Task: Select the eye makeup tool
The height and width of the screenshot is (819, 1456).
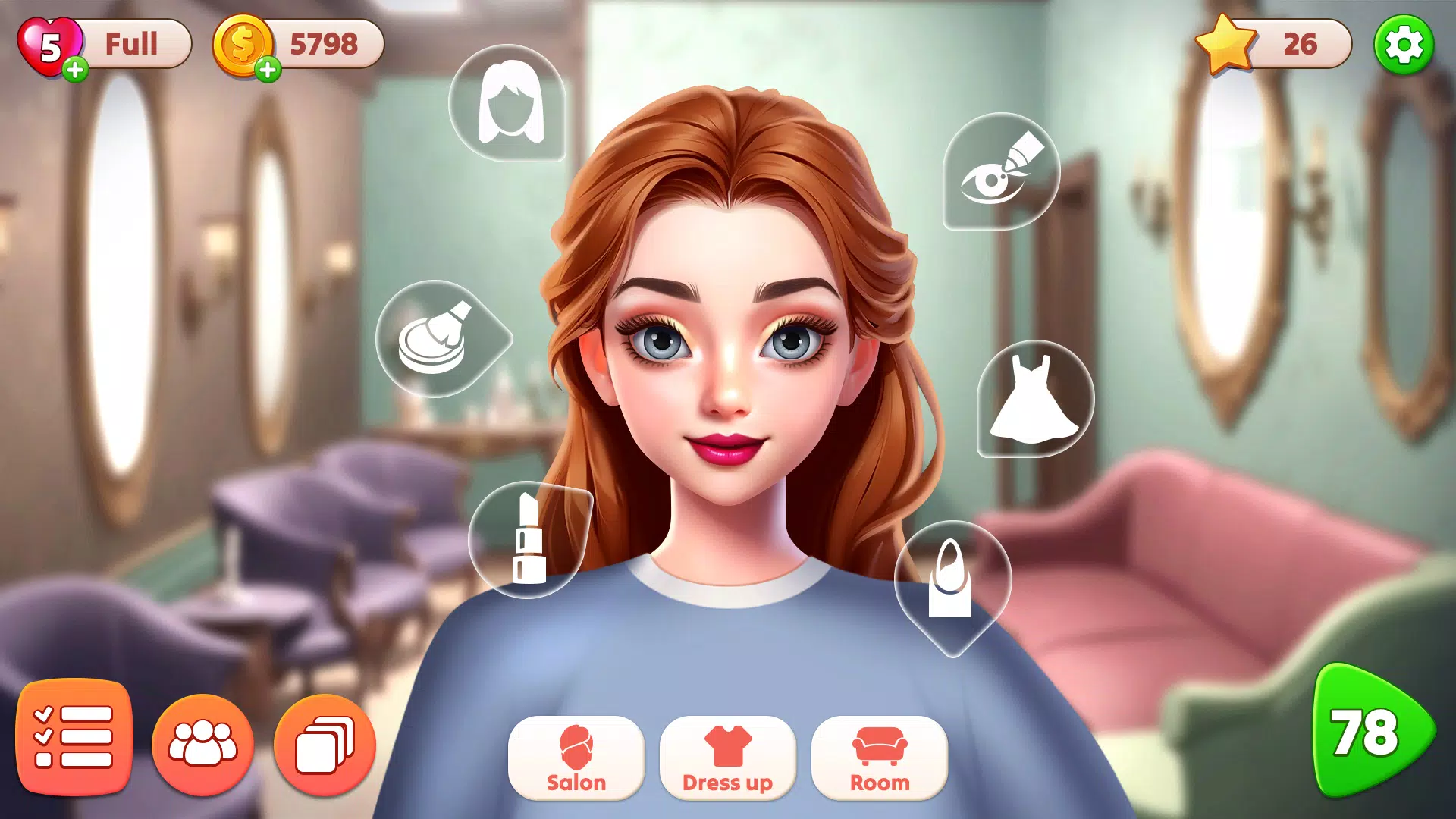Action: (1001, 173)
